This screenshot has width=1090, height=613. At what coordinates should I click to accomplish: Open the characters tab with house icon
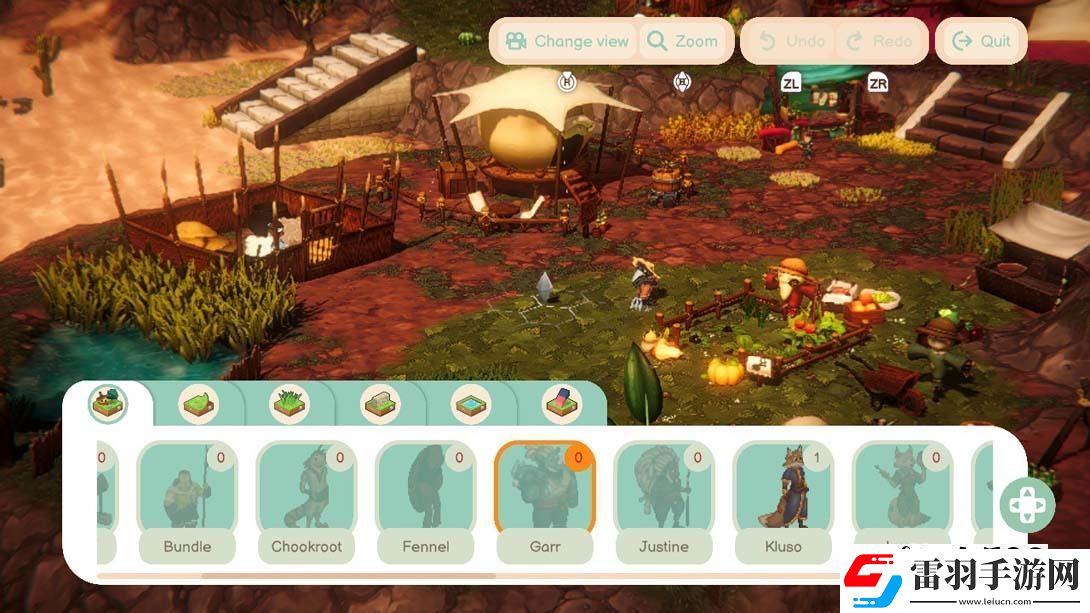pyautogui.click(x=107, y=403)
